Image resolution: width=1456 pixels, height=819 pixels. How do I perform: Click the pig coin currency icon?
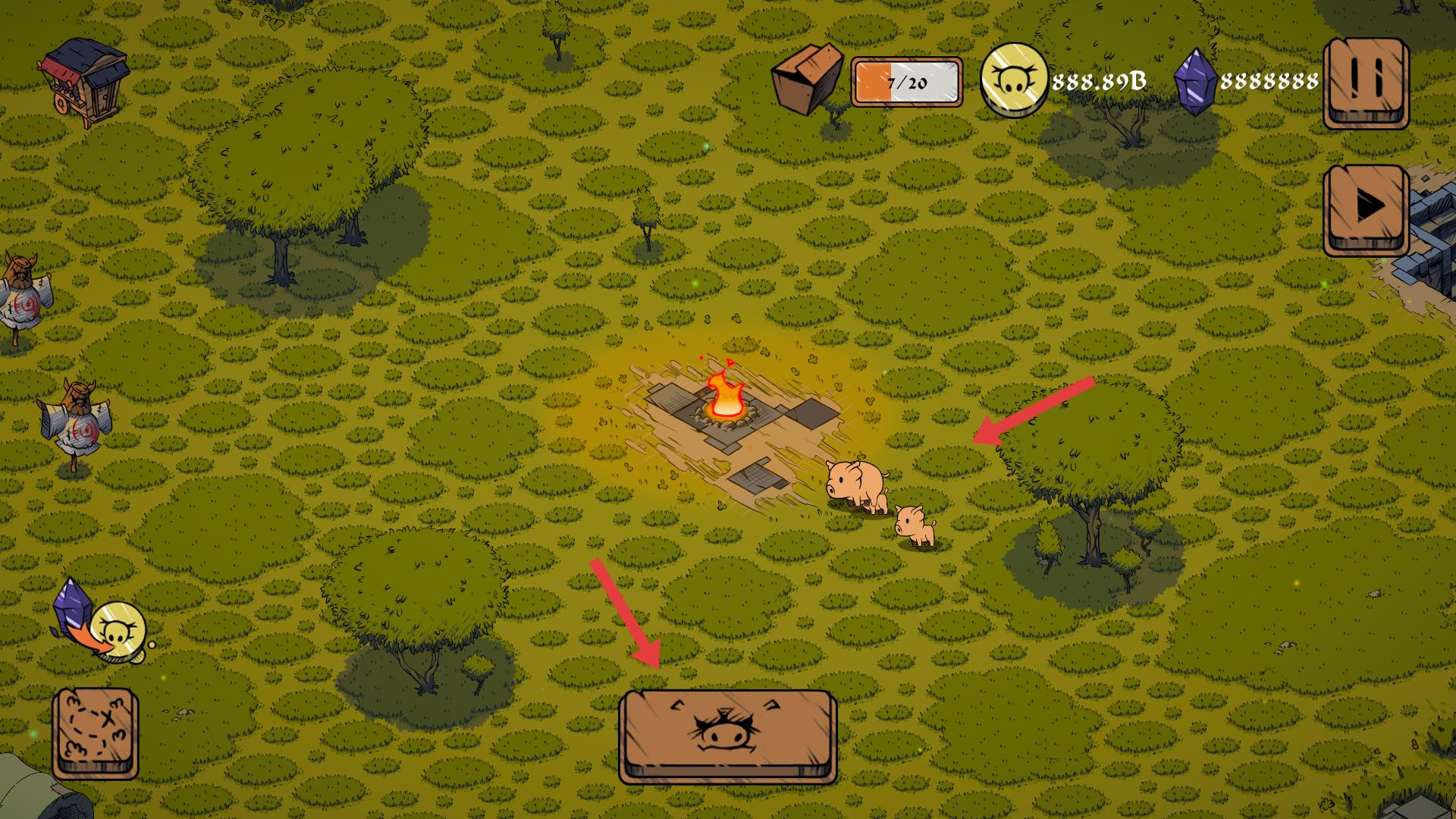click(x=1013, y=80)
